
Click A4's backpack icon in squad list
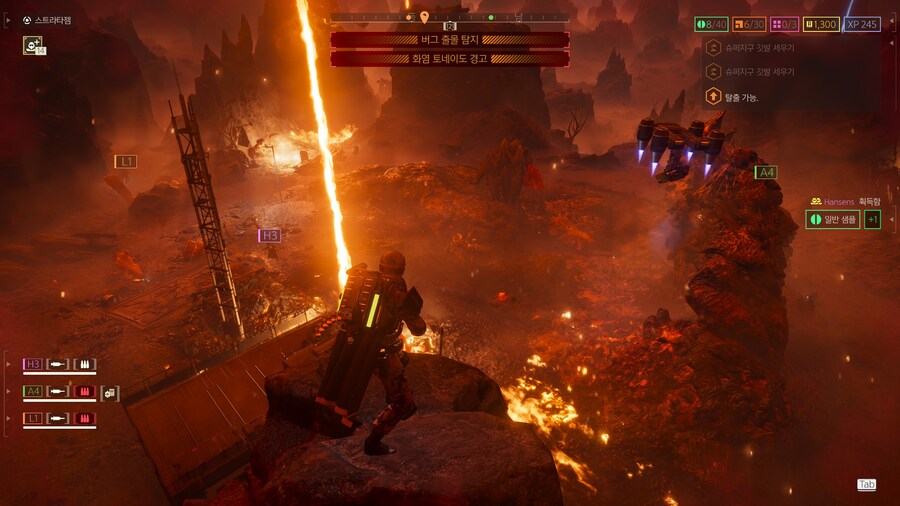pos(109,392)
